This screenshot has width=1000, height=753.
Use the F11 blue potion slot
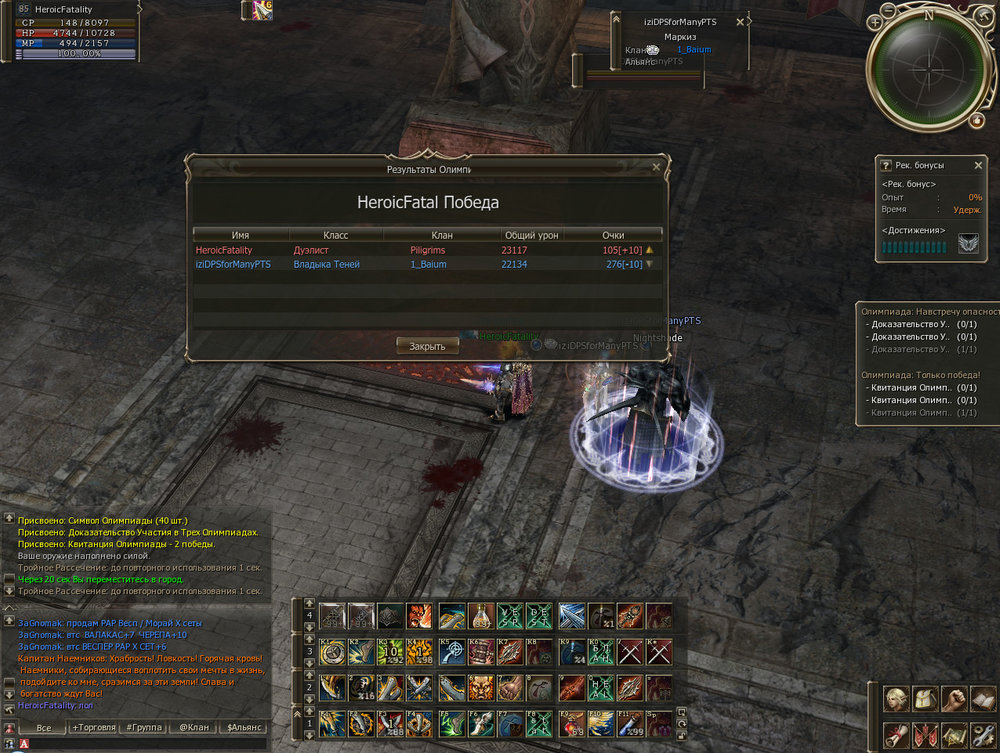pyautogui.click(x=629, y=721)
